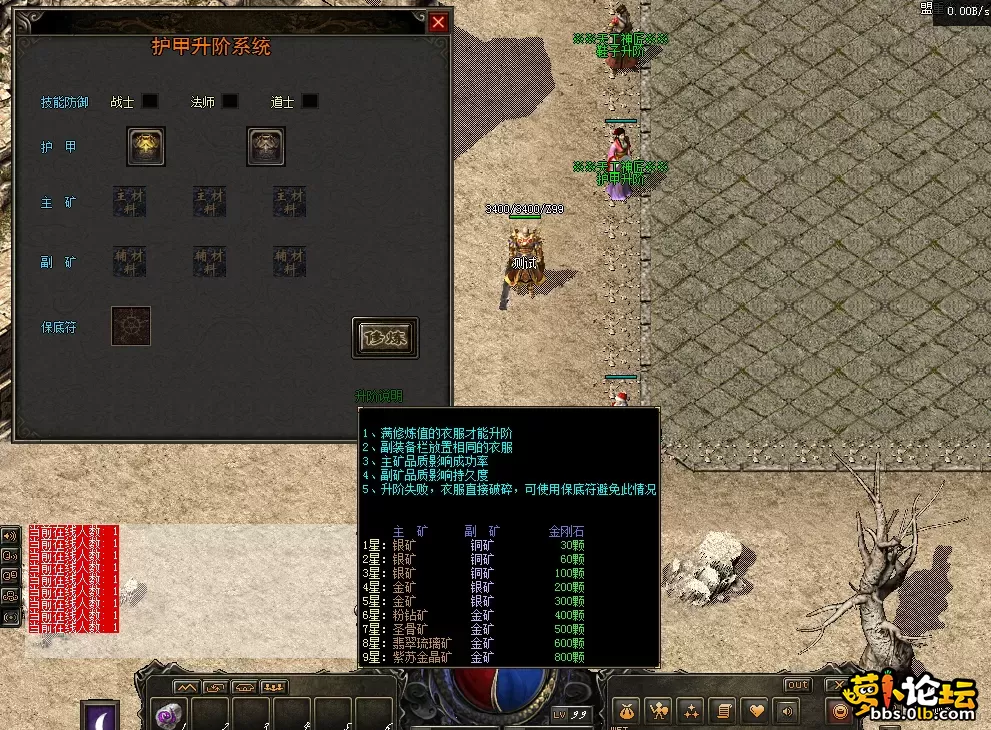Open the money bag inventory icon

[626, 711]
